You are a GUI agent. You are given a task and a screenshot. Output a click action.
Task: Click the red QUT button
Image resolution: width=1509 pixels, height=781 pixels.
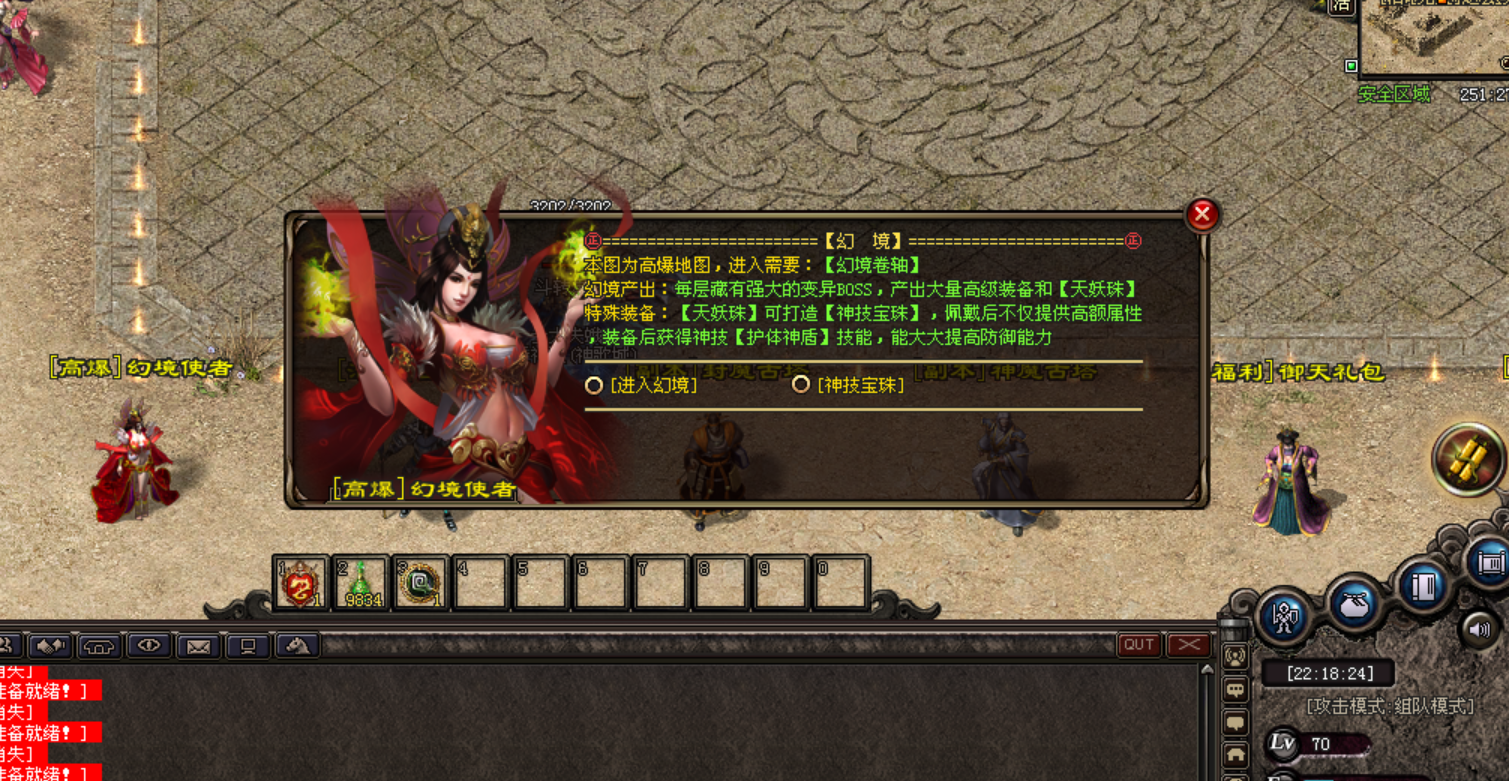[1139, 645]
